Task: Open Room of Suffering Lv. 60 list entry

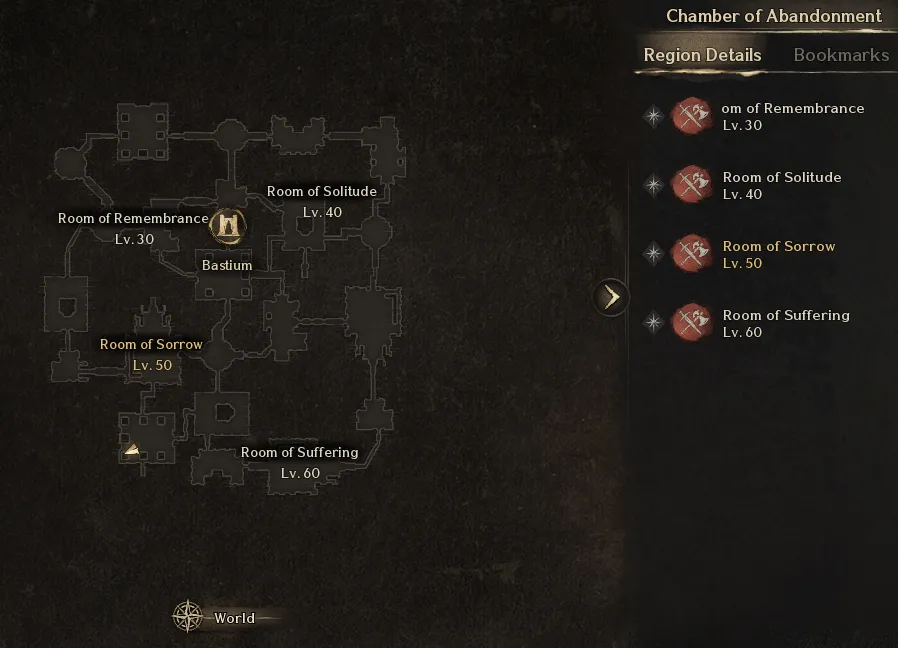Action: [x=785, y=323]
